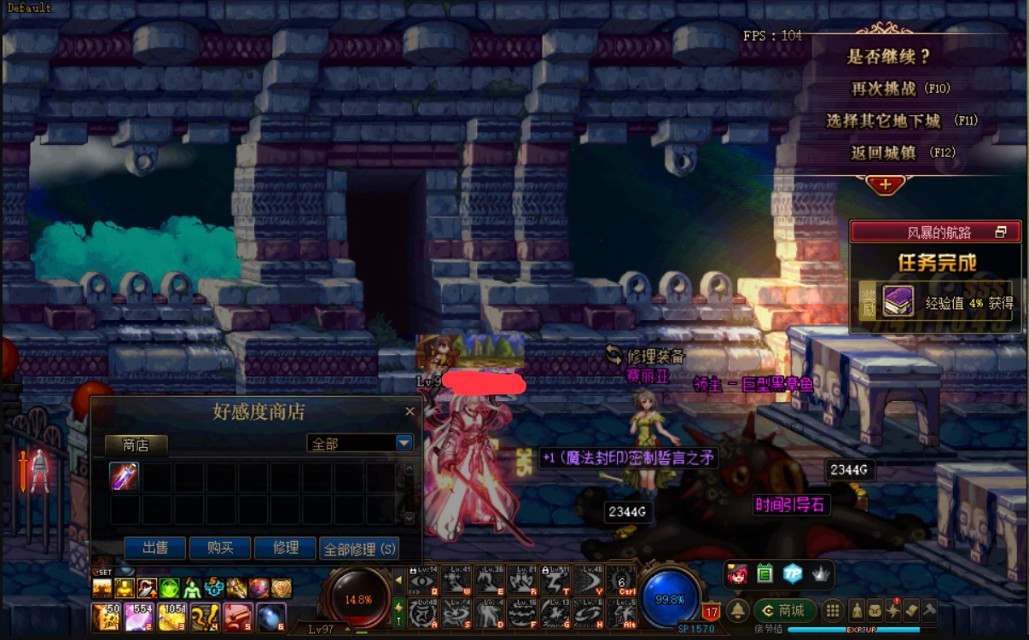
Task: Click the 出售 sell button
Action: pyautogui.click(x=154, y=548)
